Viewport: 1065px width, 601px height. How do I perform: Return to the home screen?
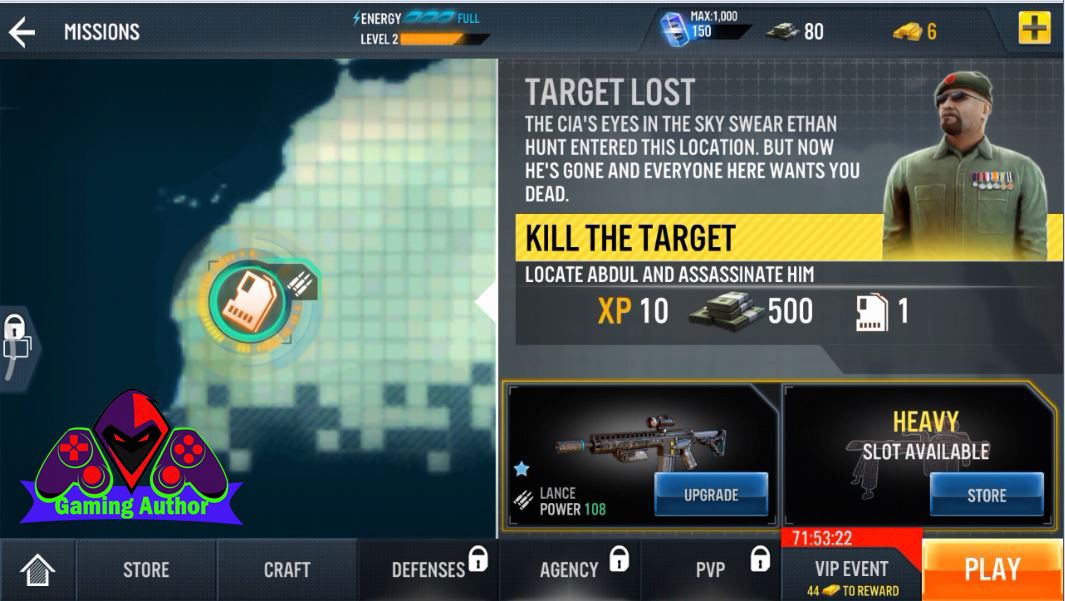(37, 571)
